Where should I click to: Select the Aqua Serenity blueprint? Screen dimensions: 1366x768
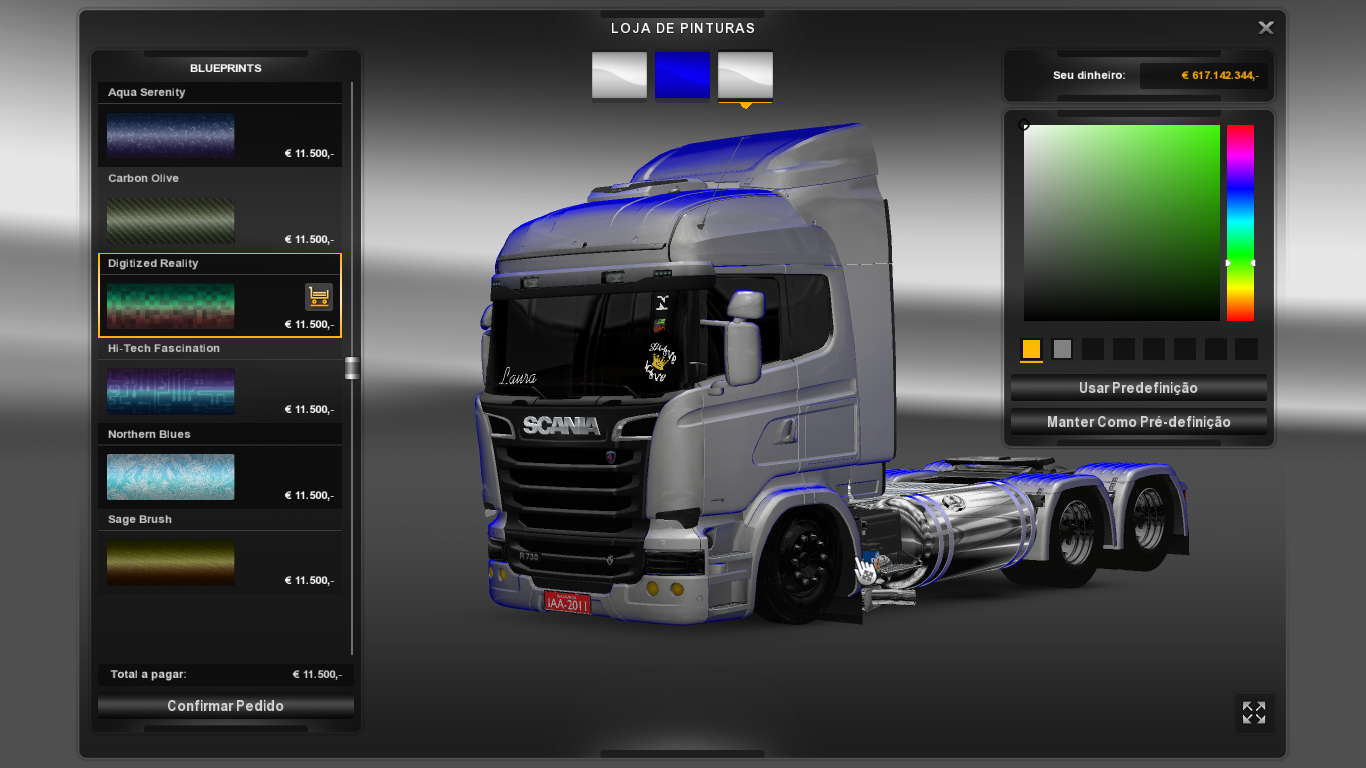click(170, 135)
